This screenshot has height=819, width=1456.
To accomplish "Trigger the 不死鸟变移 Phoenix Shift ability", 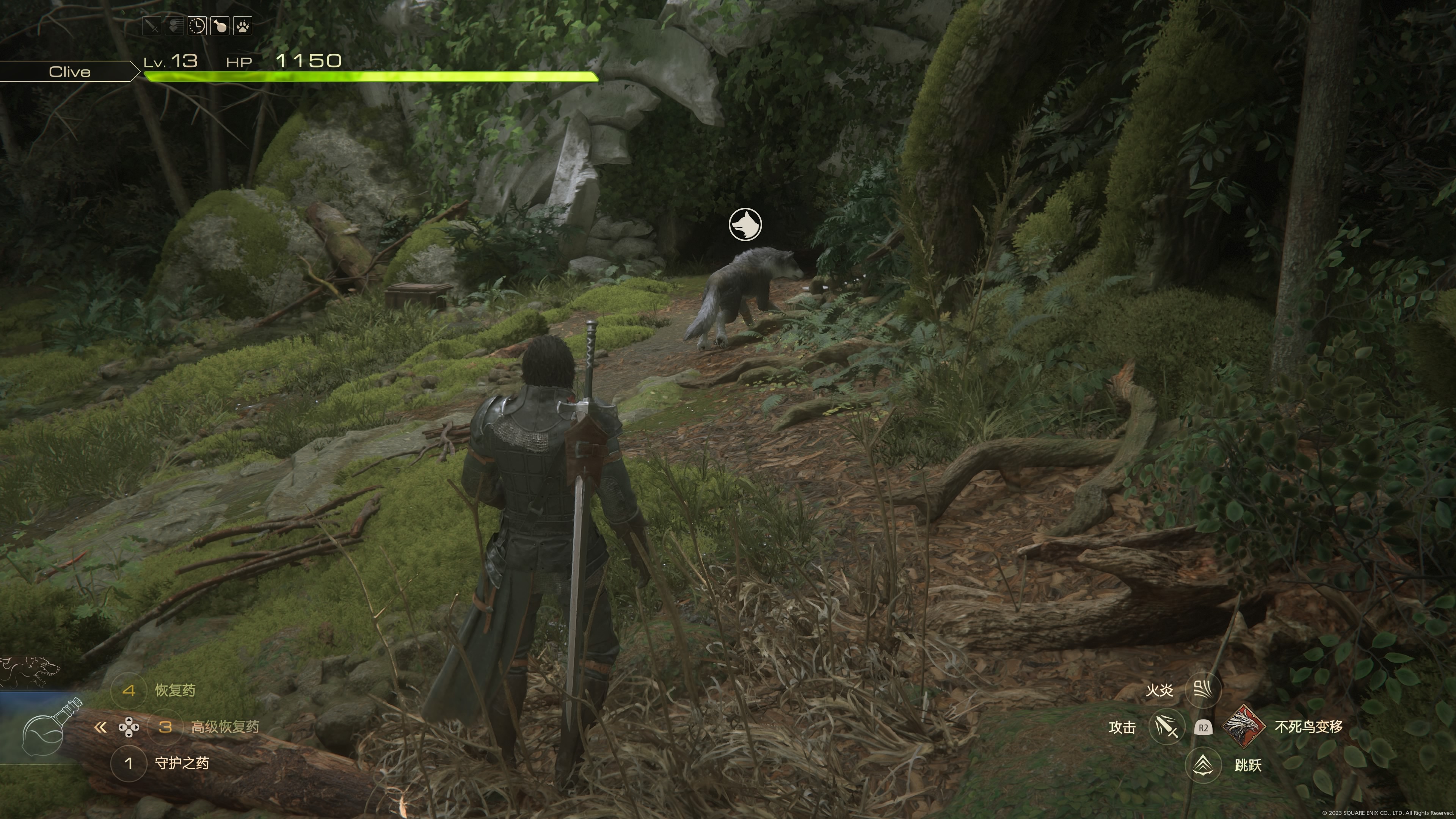I will tap(1244, 727).
